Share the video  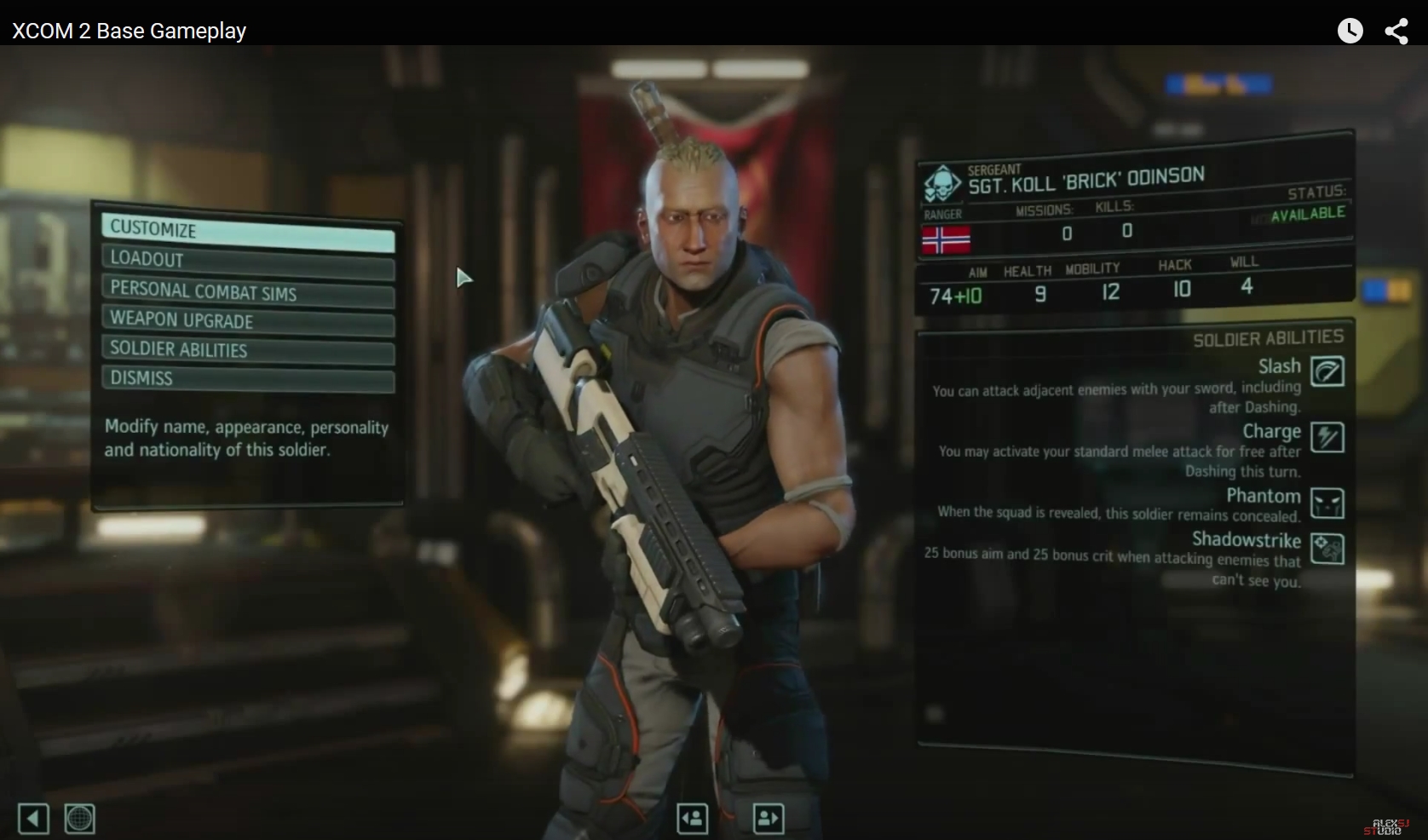click(x=1396, y=32)
